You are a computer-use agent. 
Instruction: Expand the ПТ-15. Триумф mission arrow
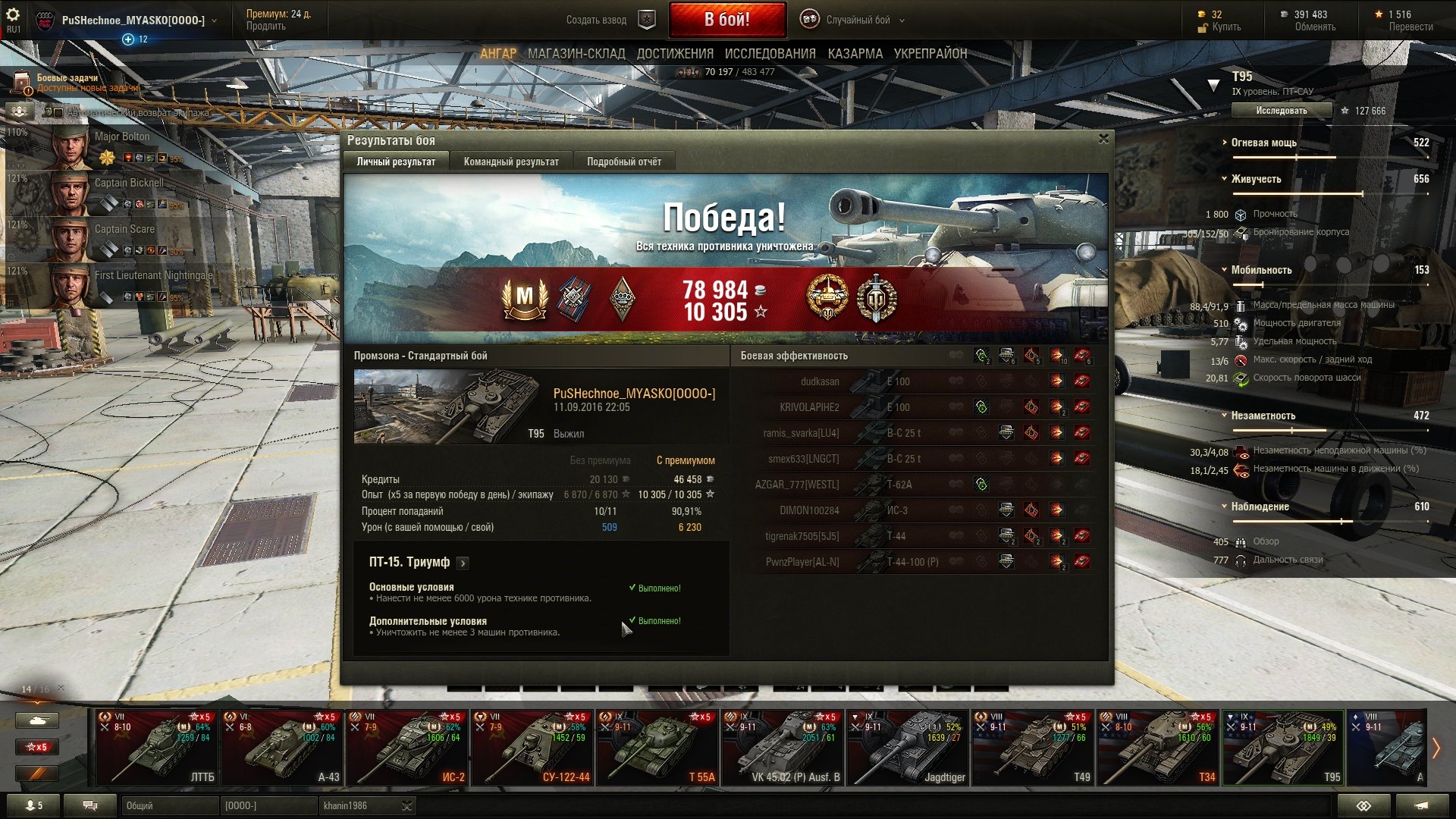point(463,563)
